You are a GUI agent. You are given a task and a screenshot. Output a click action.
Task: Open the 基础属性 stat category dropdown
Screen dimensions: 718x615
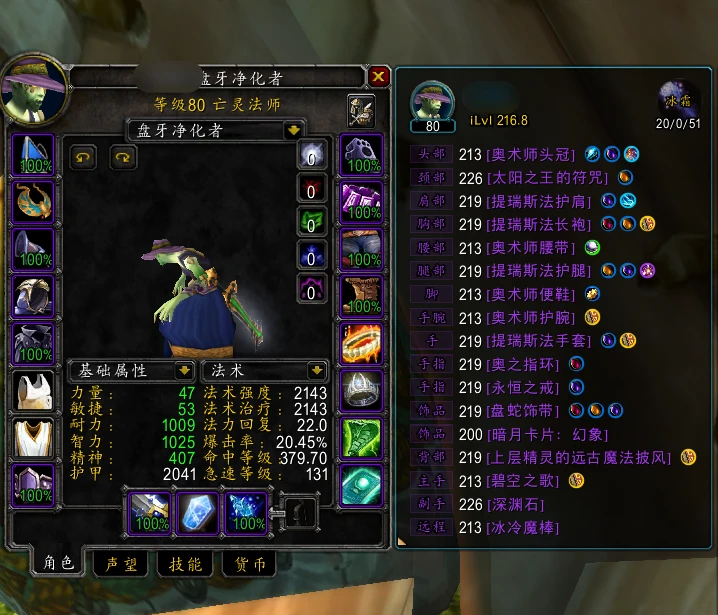pos(185,371)
